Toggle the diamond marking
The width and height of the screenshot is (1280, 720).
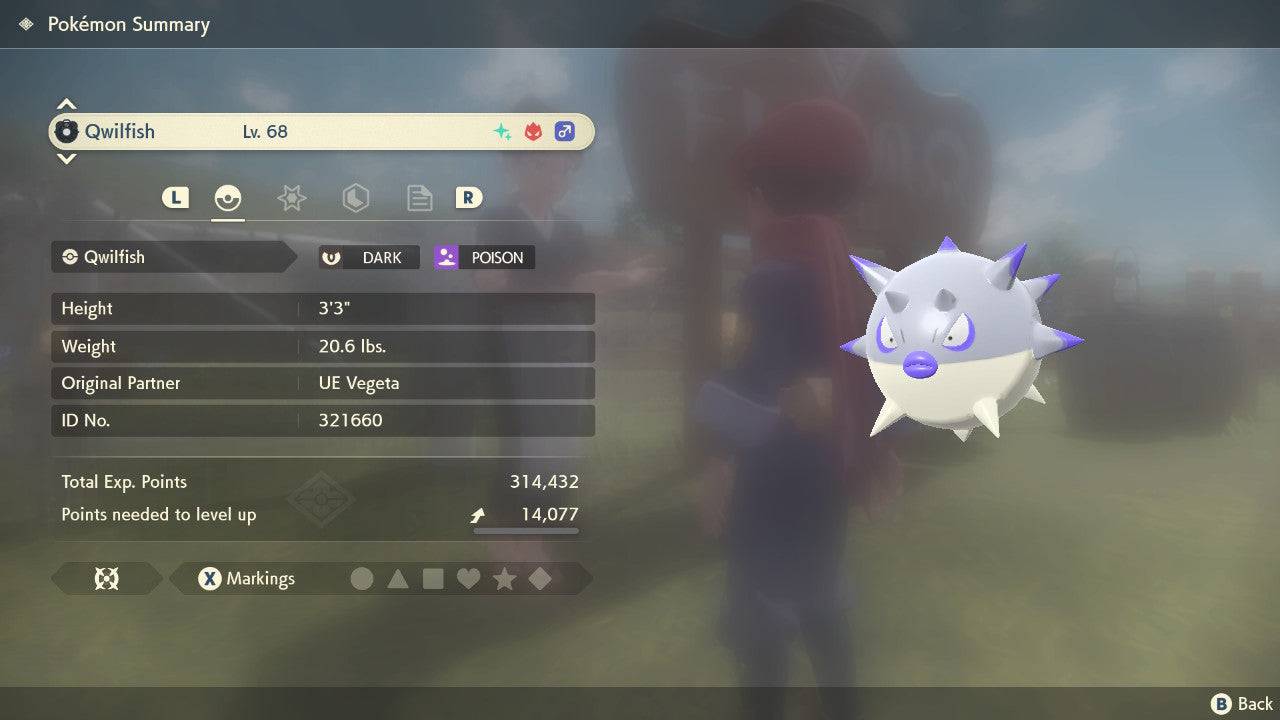[x=540, y=579]
